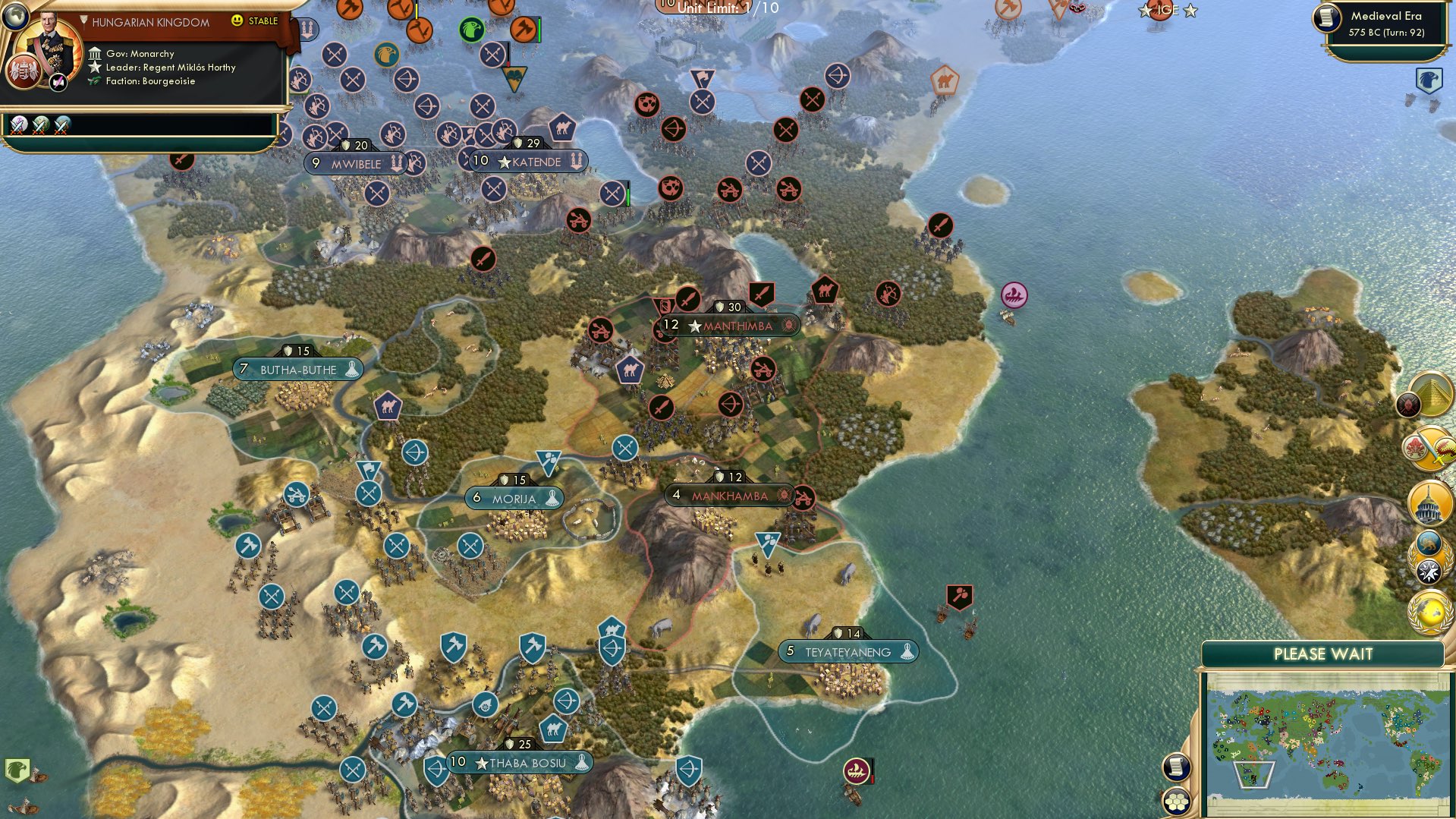This screenshot has width=1456, height=819.
Task: Select the pink trireme unit off the east coast
Action: click(1014, 297)
